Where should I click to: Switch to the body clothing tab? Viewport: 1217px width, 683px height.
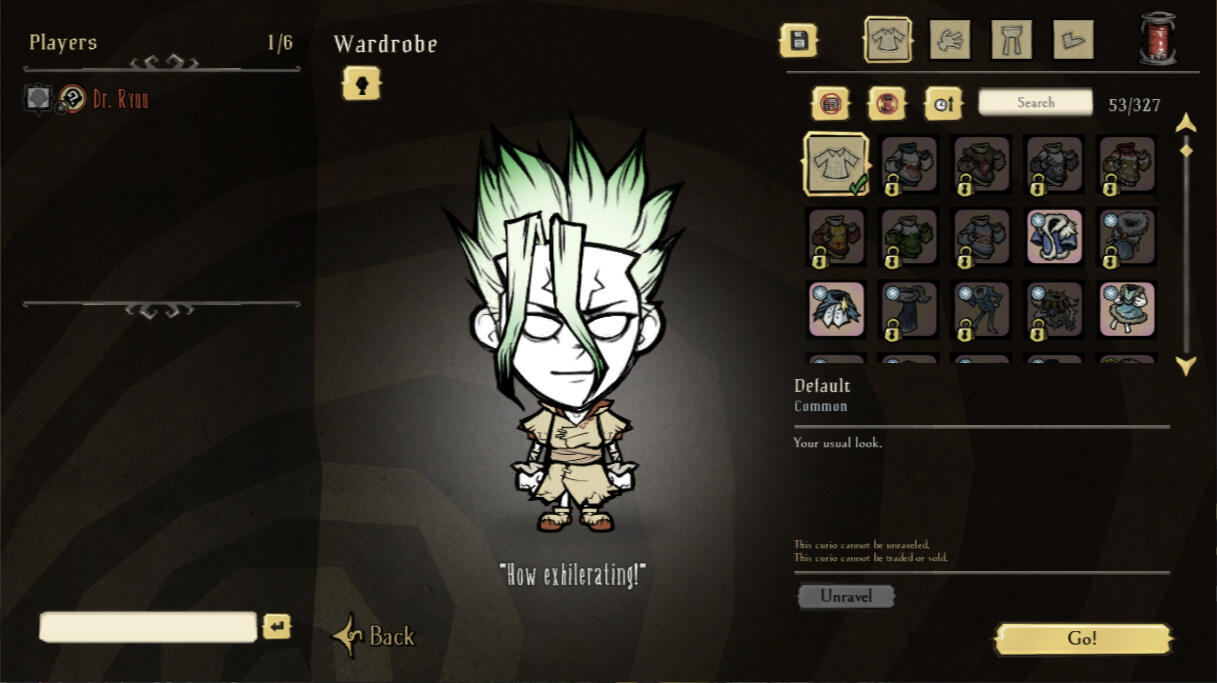(x=888, y=40)
